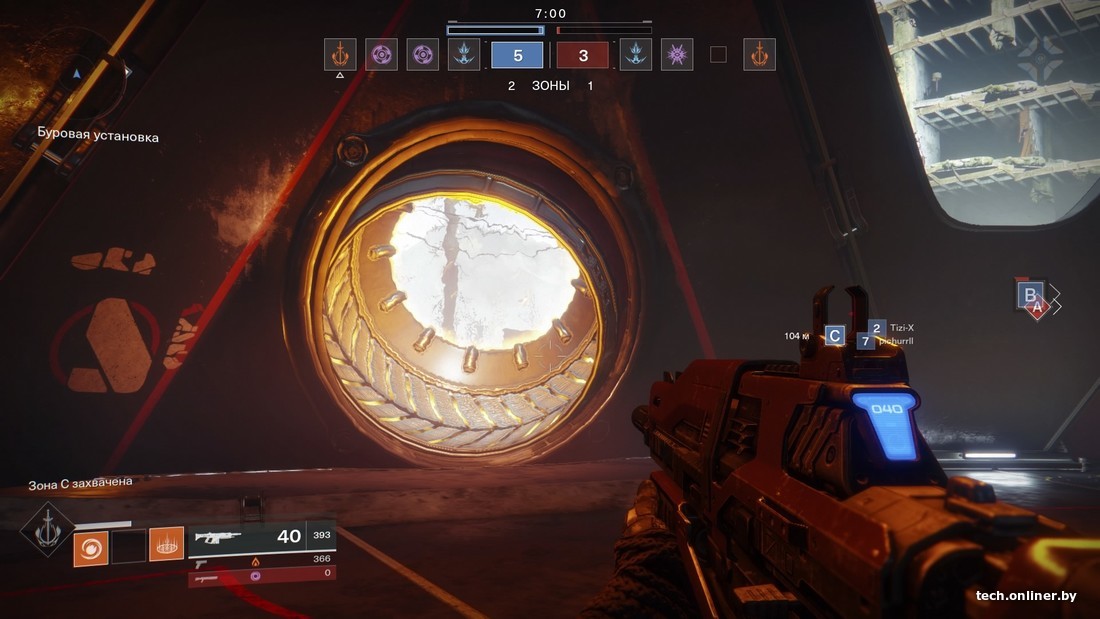The width and height of the screenshot is (1100, 619).
Task: Activate the orange swirl grenade ability
Action: click(90, 545)
